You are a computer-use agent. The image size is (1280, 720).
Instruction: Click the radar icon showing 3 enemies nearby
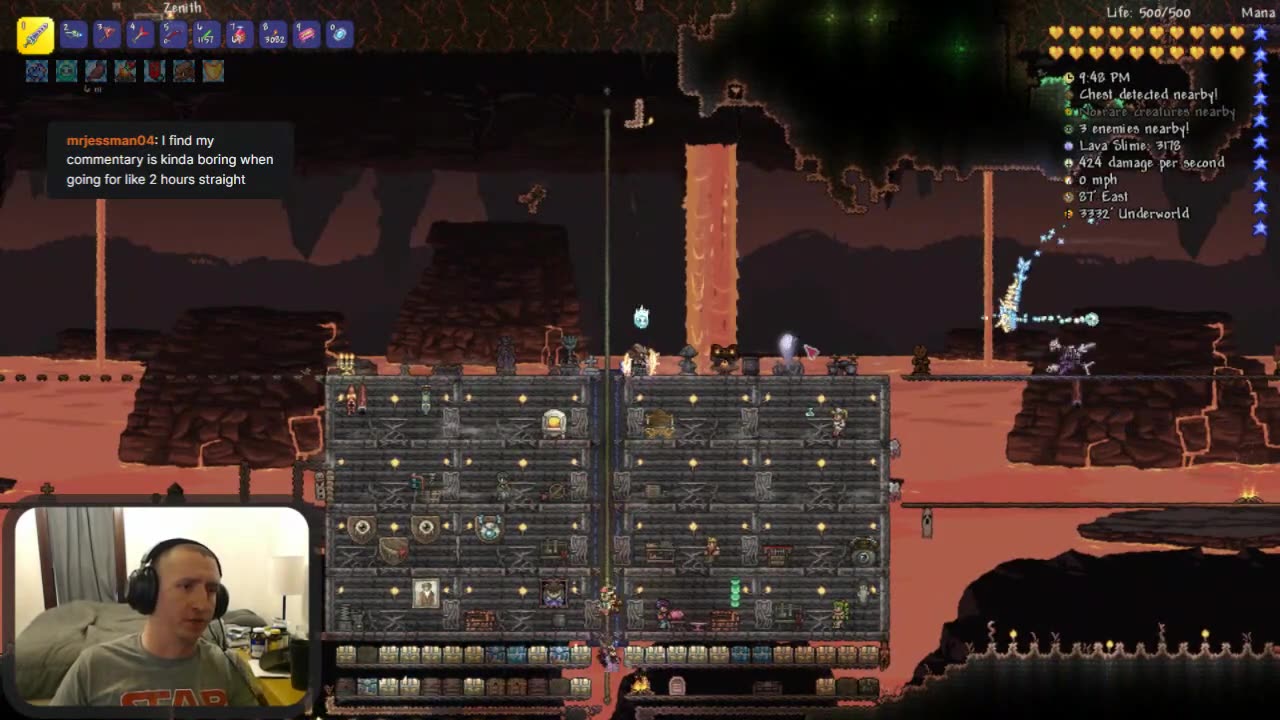pyautogui.click(x=1068, y=128)
